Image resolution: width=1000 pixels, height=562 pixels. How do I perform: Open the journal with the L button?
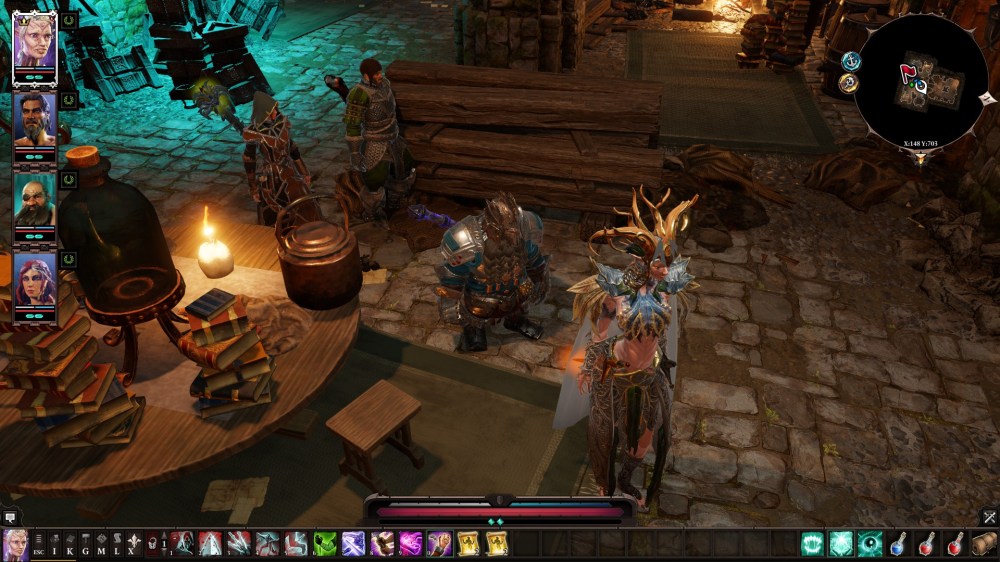[x=116, y=544]
